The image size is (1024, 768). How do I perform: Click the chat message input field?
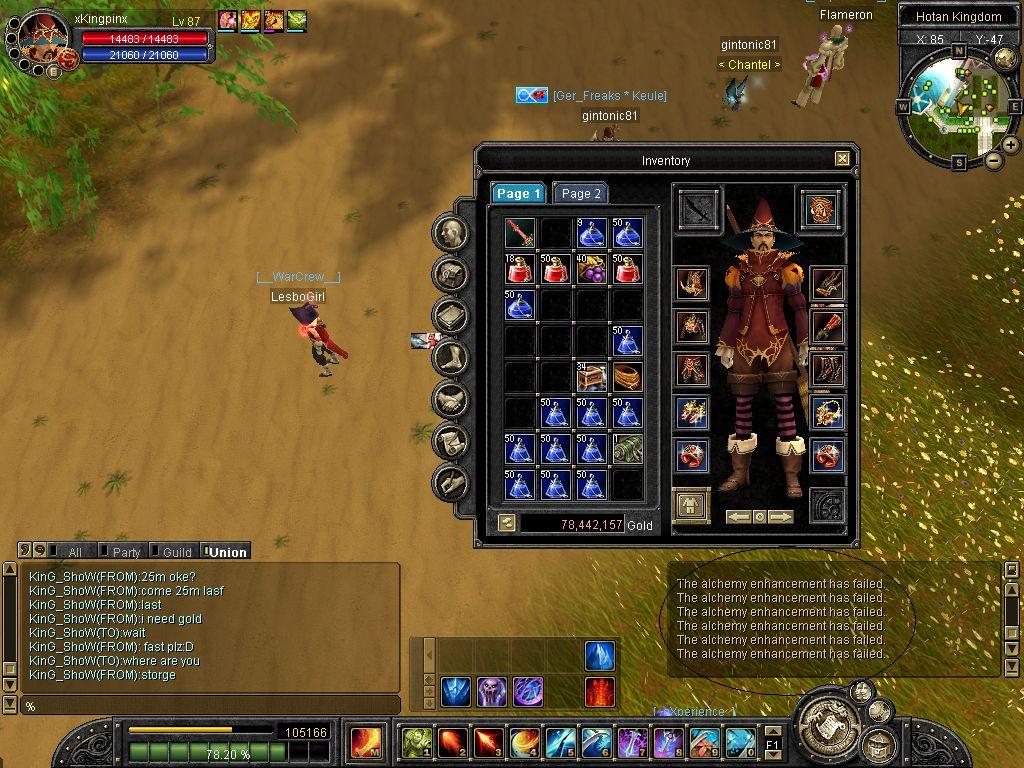[210, 706]
